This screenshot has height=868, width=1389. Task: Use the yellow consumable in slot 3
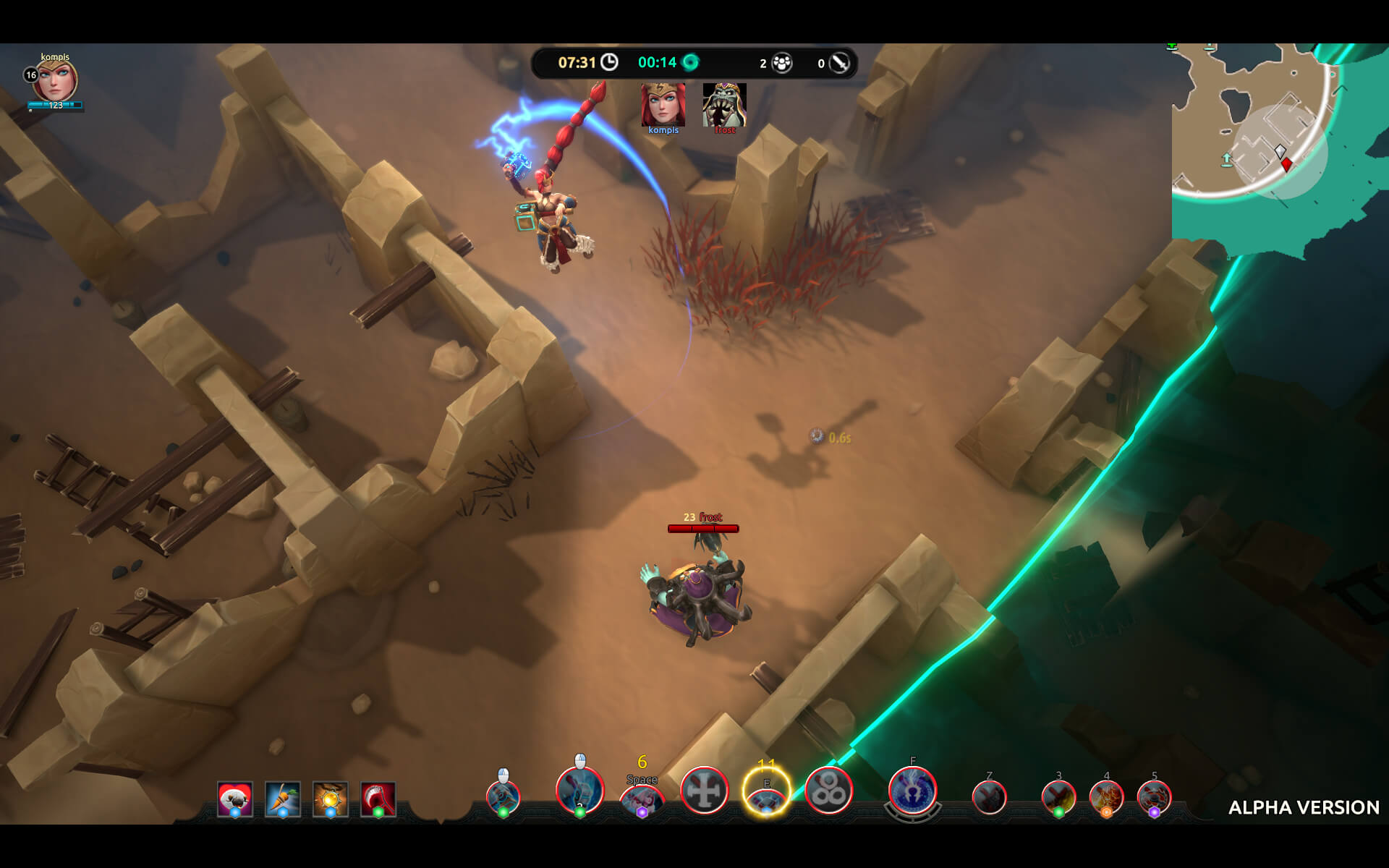point(1058,798)
